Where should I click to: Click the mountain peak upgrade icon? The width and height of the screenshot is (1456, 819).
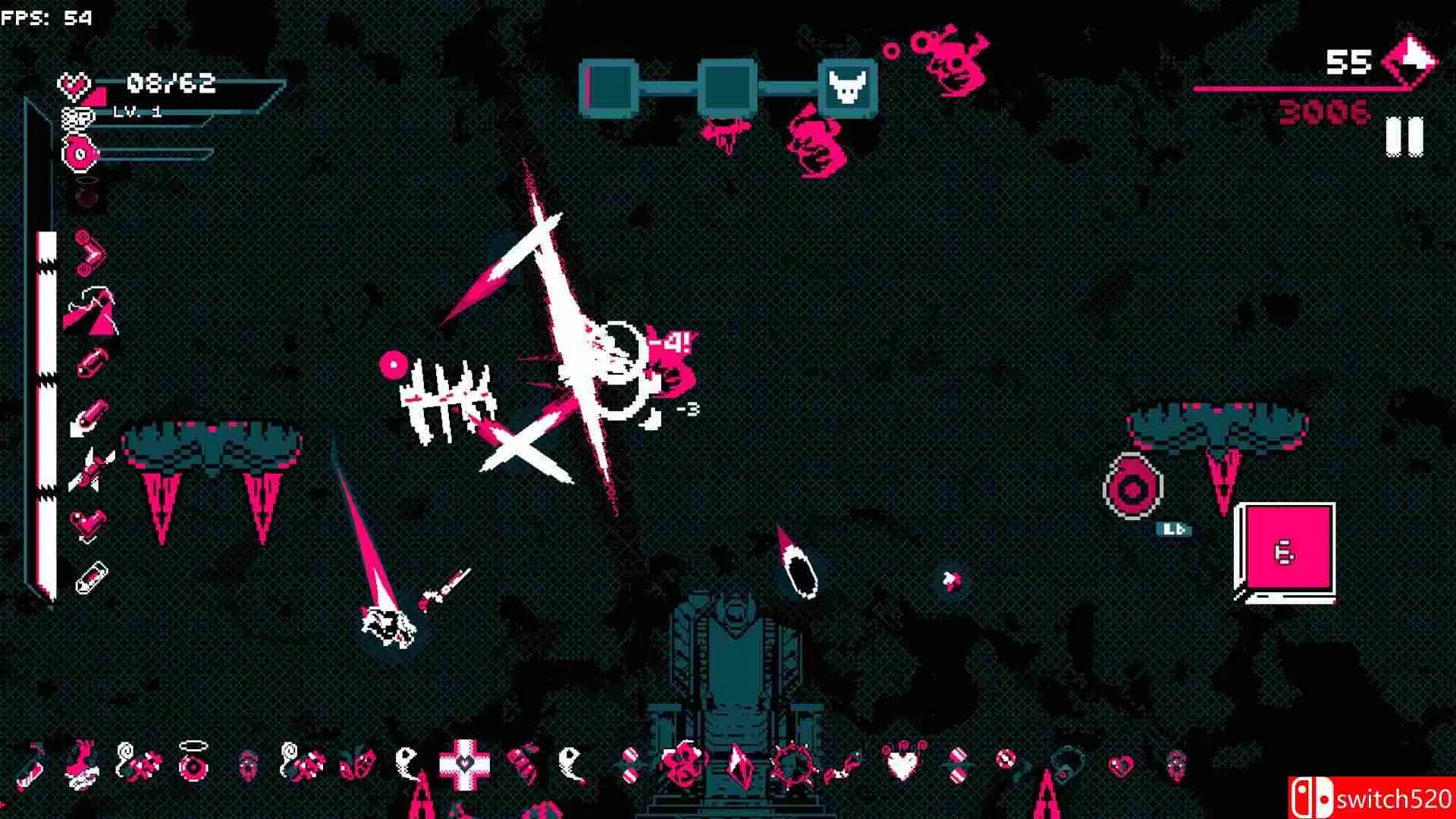90,311
